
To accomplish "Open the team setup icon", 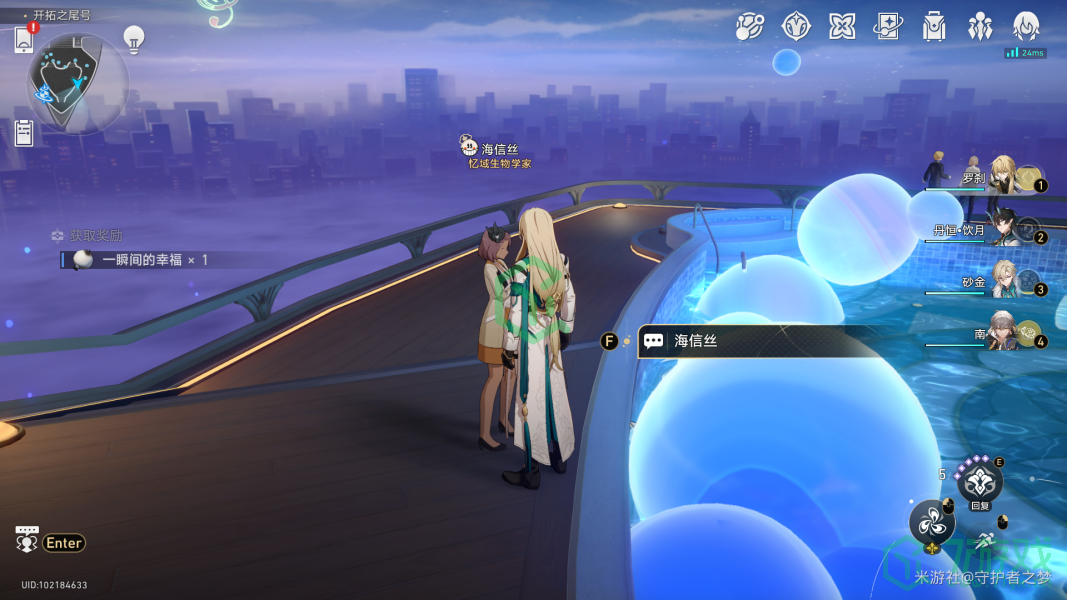I will pos(980,27).
